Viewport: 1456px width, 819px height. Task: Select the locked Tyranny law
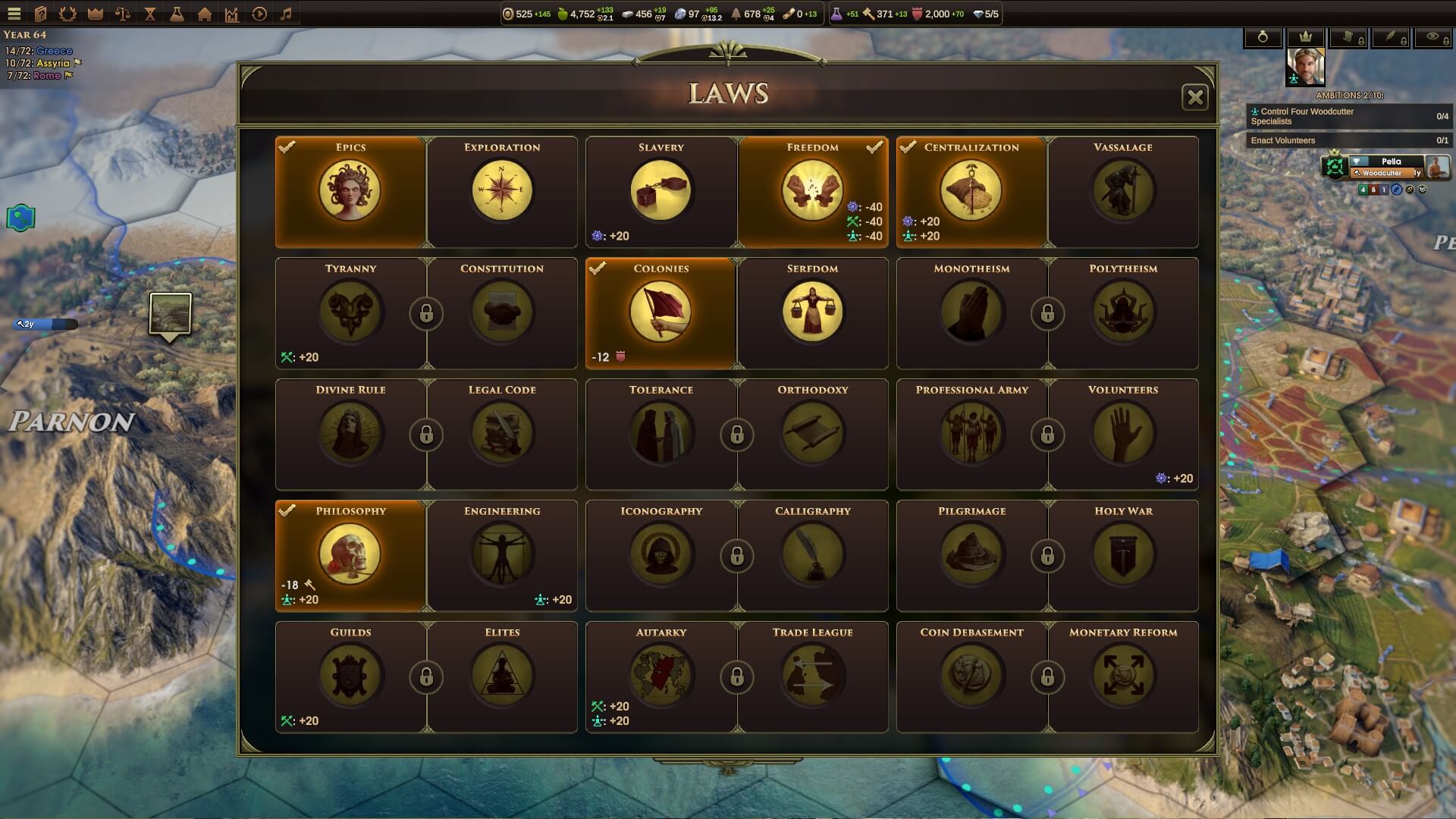[x=350, y=312]
